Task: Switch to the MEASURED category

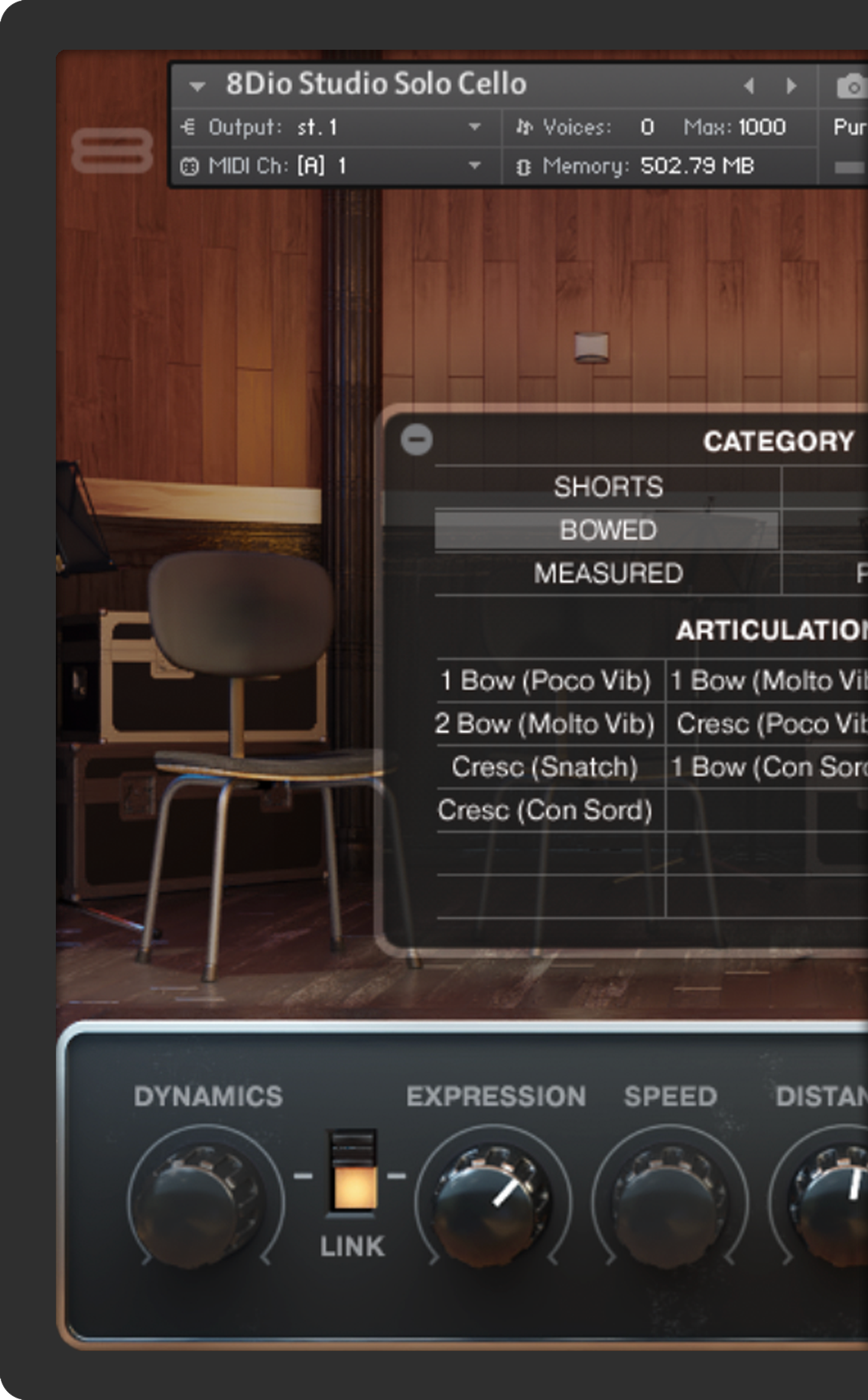Action: pos(608,573)
